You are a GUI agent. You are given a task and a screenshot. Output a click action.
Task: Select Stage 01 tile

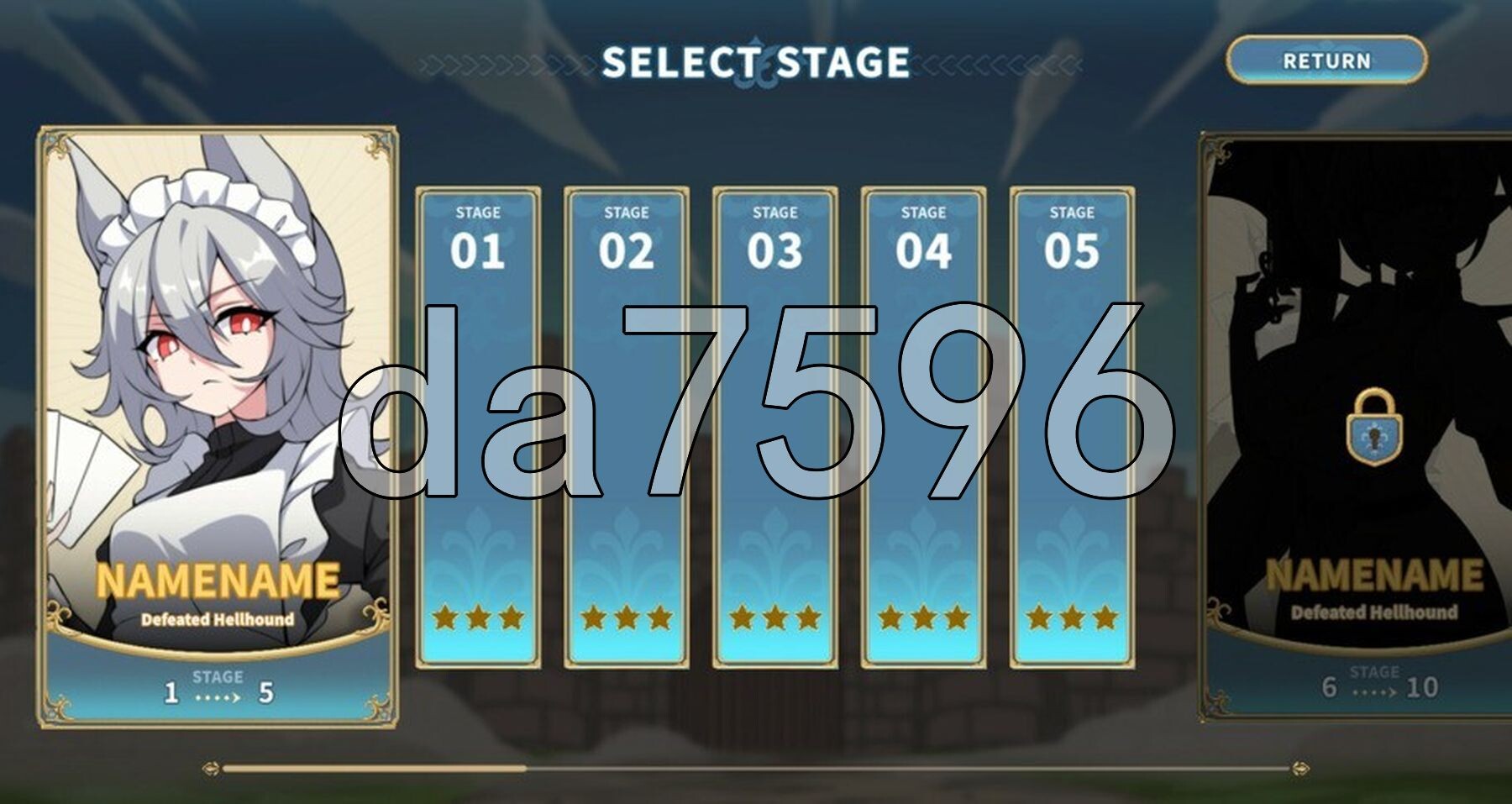[478, 427]
